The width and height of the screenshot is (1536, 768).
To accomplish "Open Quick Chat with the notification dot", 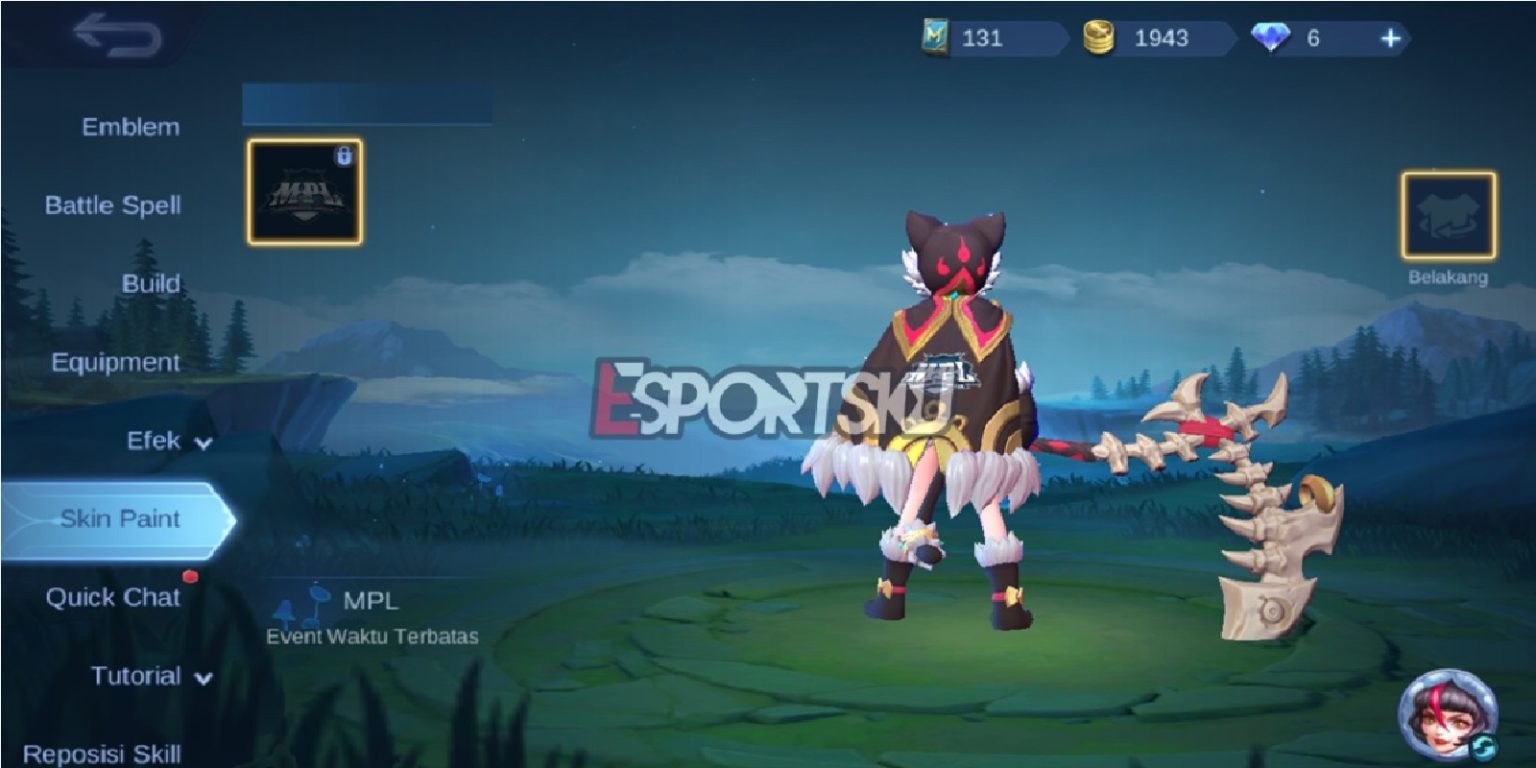I will click(x=113, y=597).
